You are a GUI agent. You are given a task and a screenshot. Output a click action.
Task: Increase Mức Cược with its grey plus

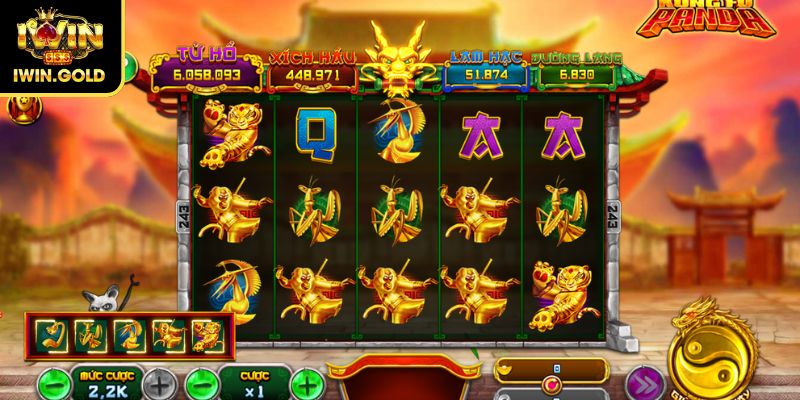(x=157, y=383)
